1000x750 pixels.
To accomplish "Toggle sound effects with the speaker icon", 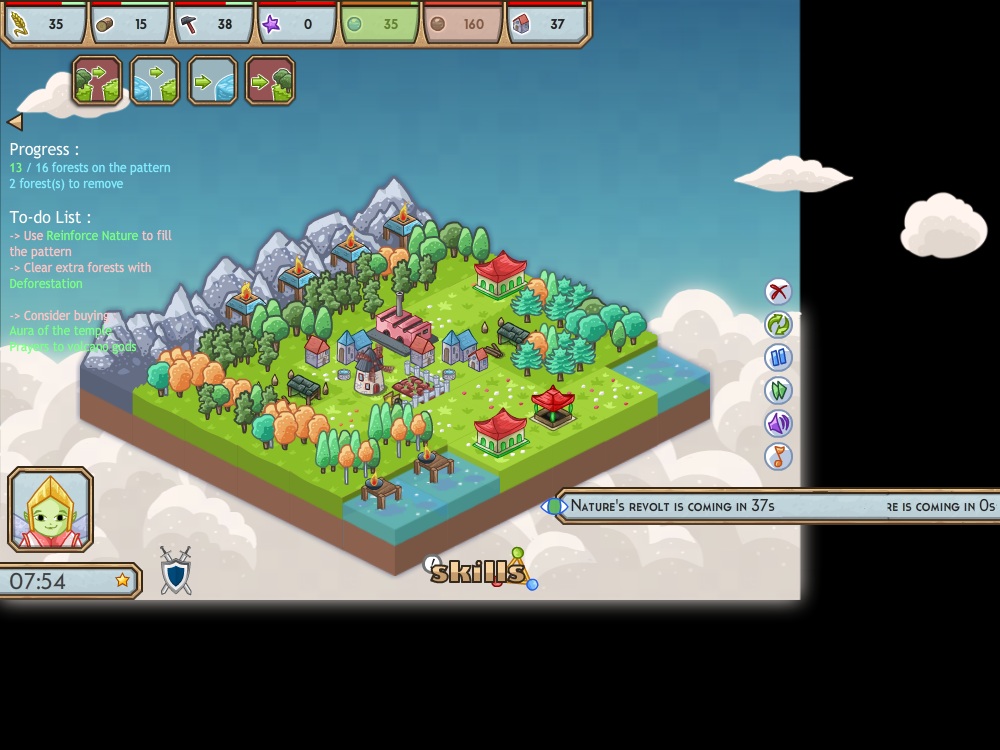I will (x=778, y=423).
